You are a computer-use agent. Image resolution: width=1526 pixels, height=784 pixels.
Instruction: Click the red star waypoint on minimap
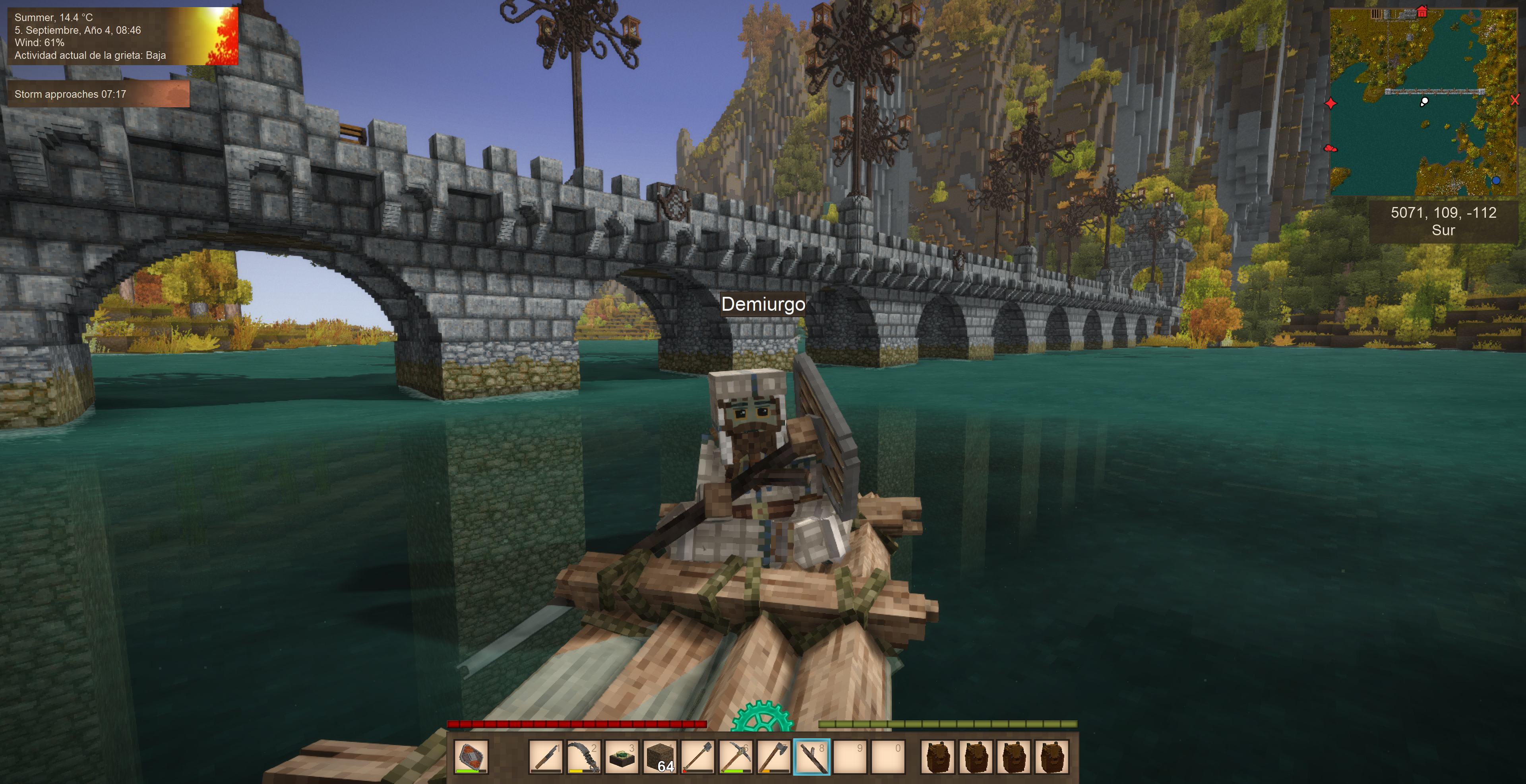1330,104
